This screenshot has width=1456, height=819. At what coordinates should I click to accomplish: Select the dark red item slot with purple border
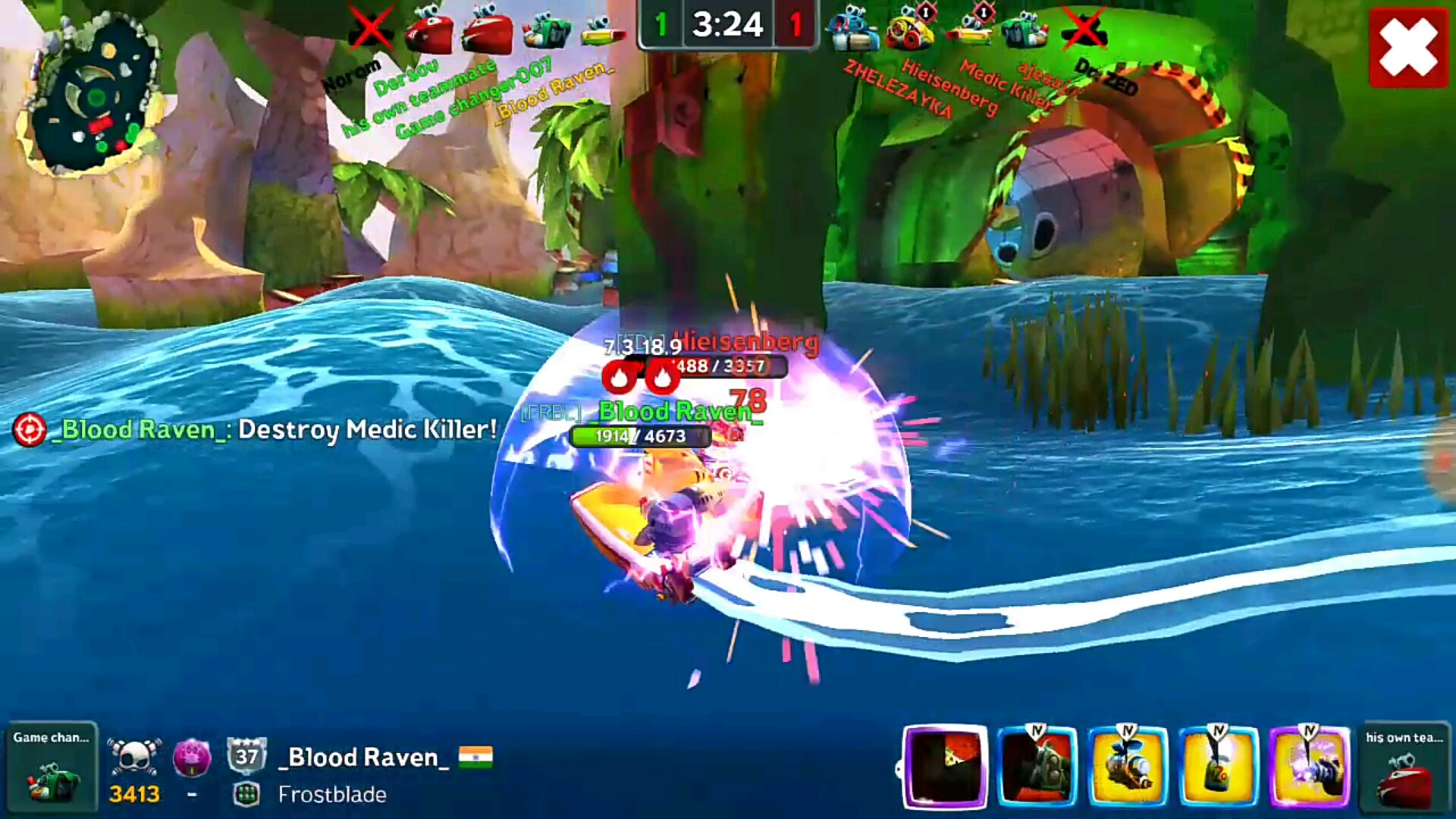coord(946,766)
